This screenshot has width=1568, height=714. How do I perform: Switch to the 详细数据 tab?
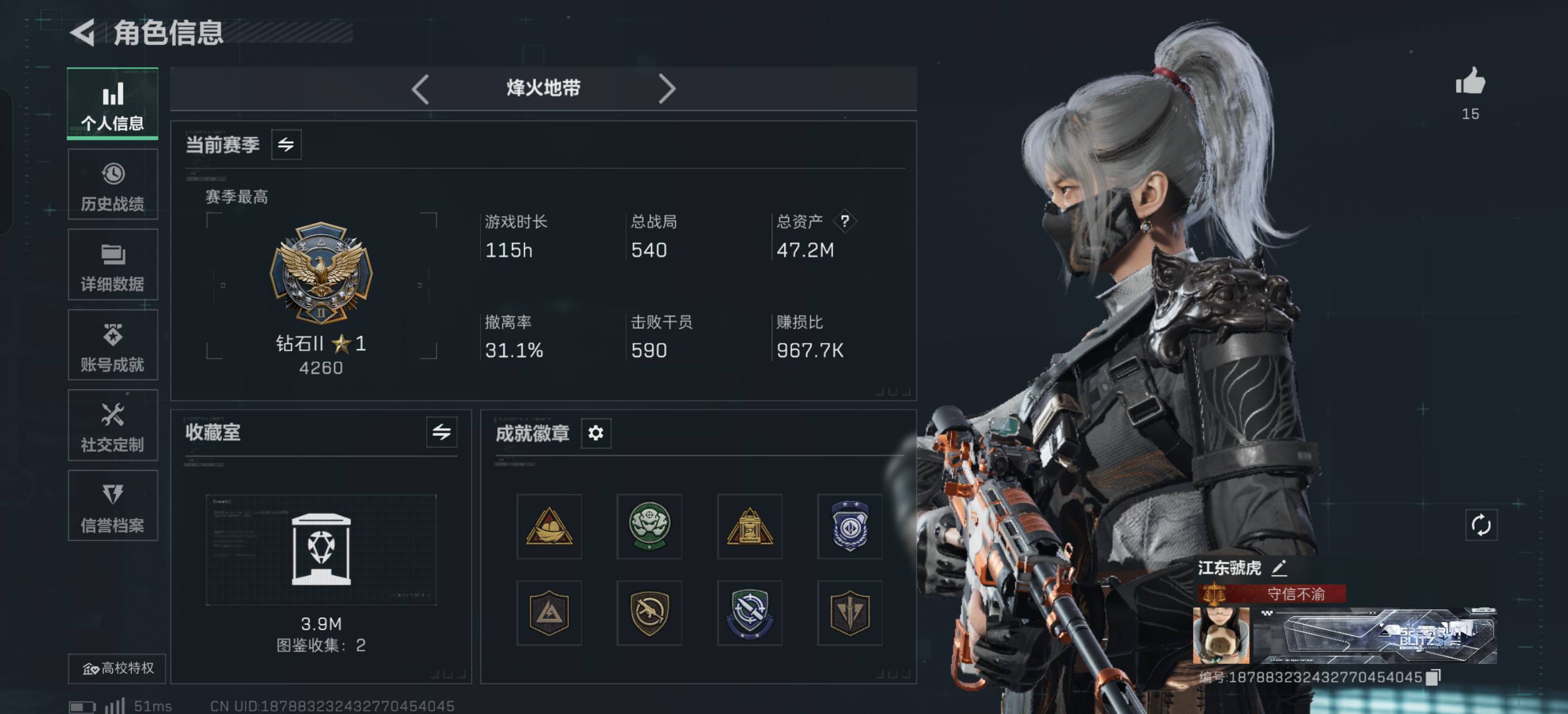pyautogui.click(x=112, y=265)
